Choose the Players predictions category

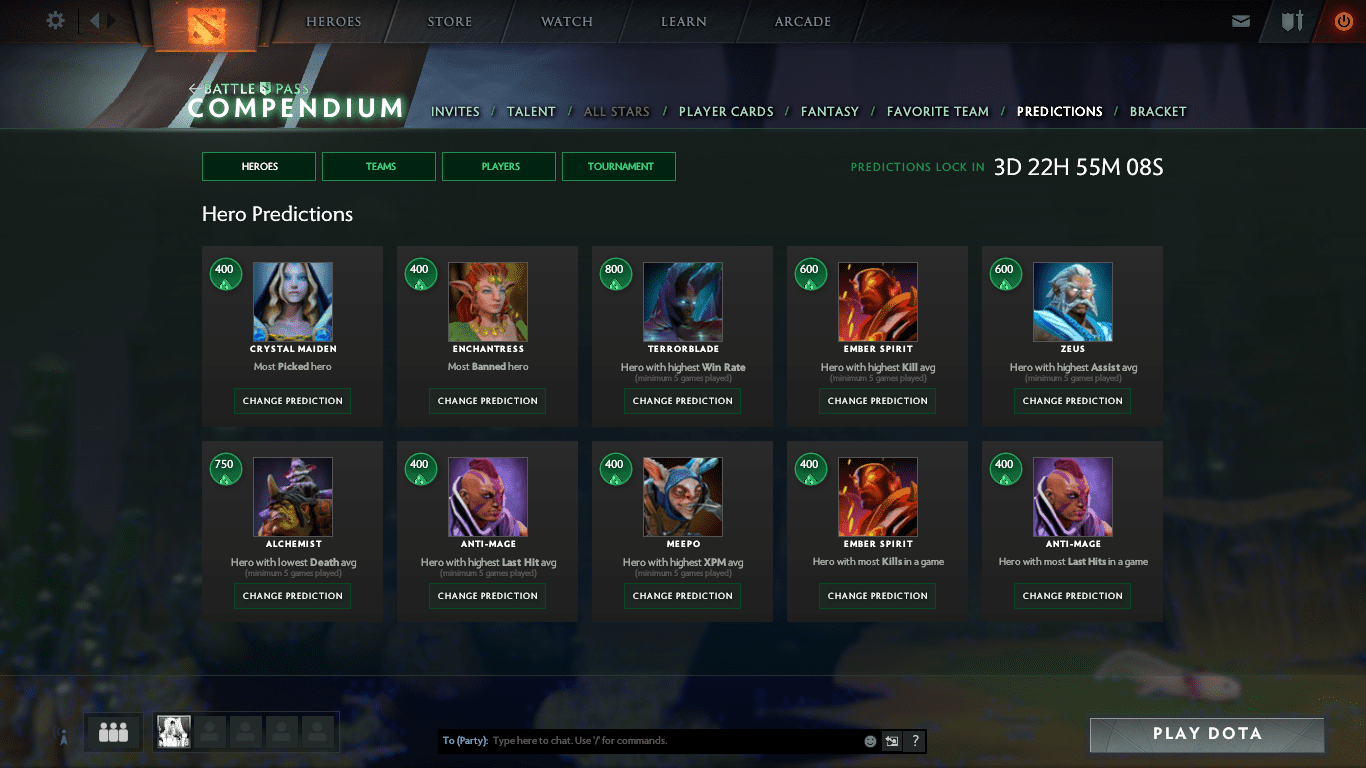(499, 166)
